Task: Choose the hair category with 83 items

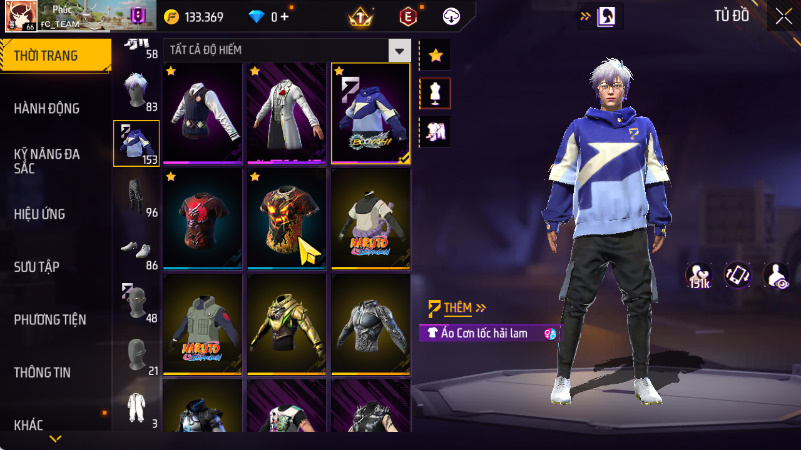Action: [136, 93]
